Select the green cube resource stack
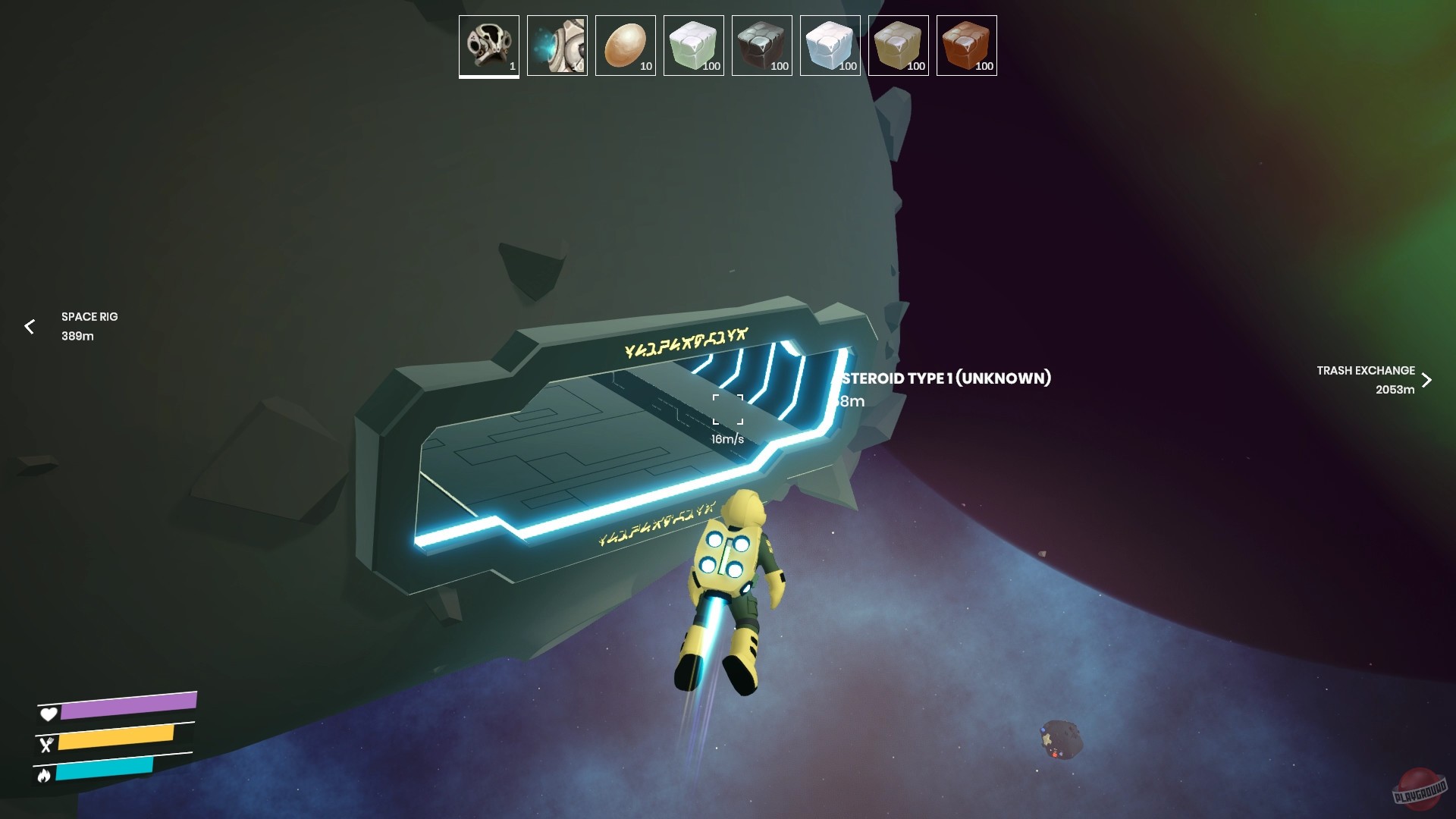1456x819 pixels. click(x=692, y=45)
